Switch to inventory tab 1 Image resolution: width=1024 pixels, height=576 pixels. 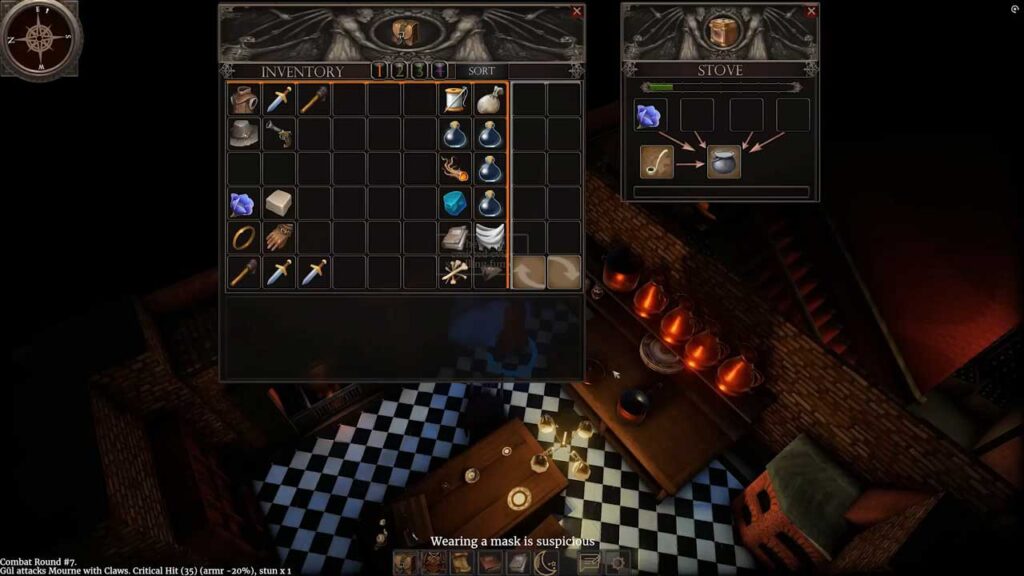(380, 71)
